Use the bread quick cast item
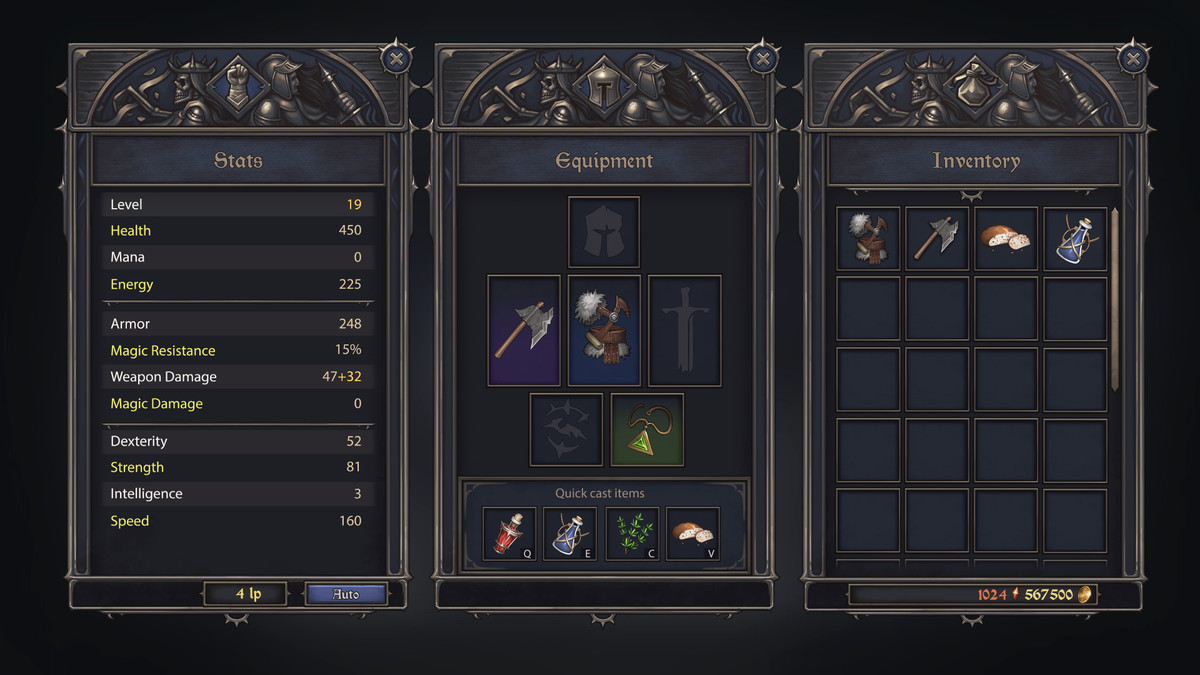 (692, 534)
